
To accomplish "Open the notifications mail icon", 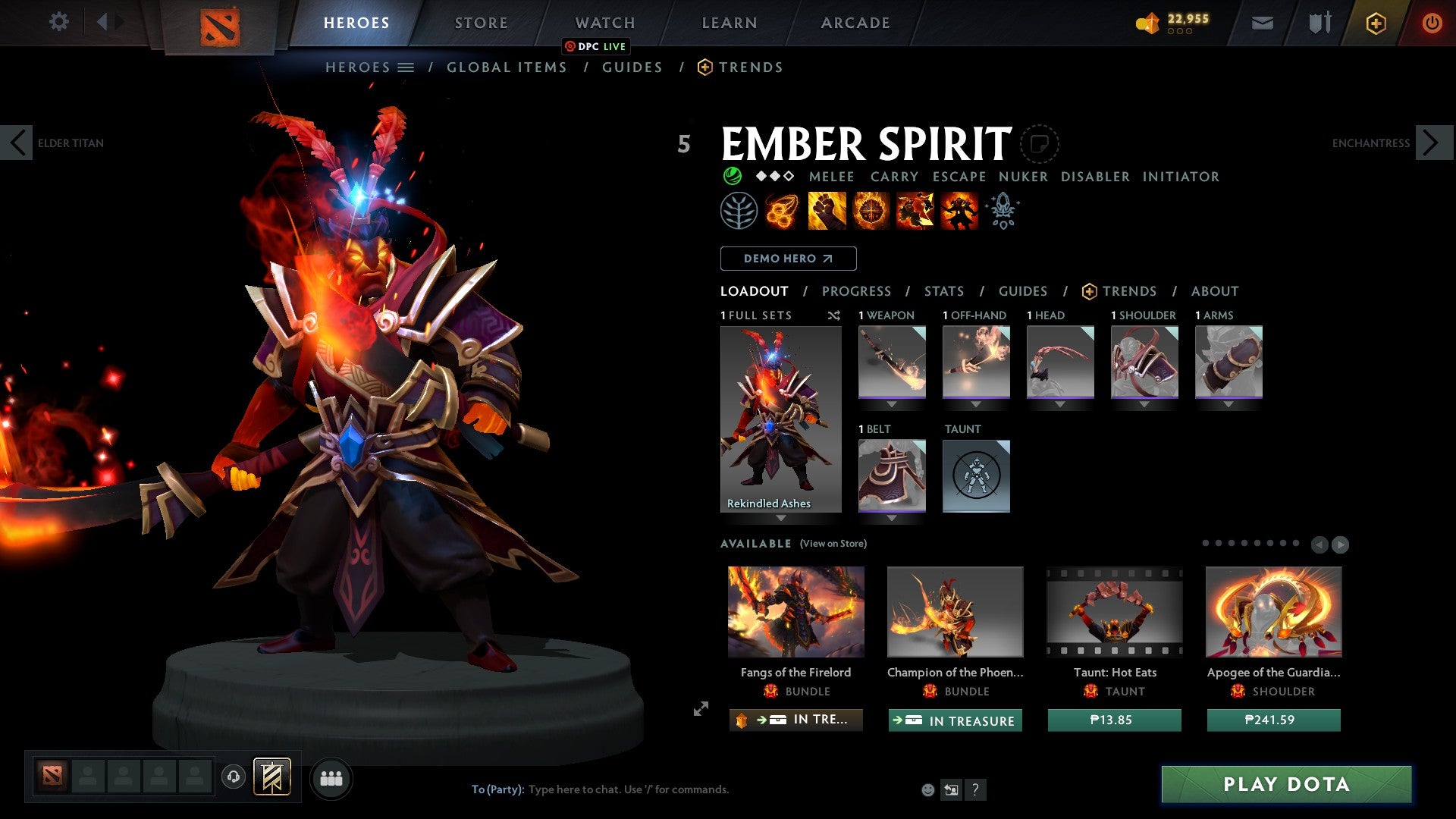I will (x=1262, y=23).
